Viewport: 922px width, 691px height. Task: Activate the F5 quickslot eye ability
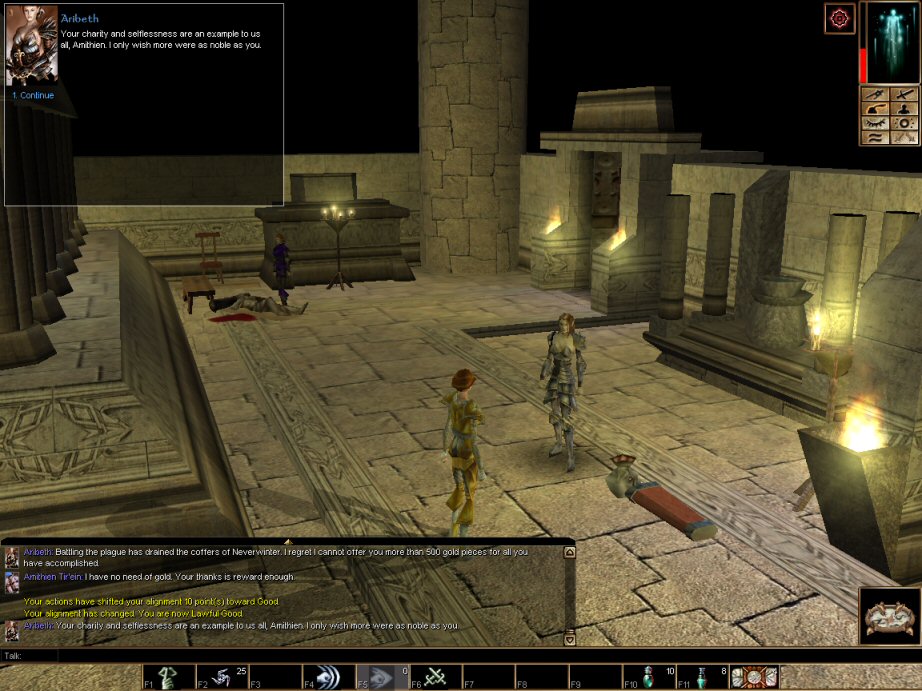coord(383,677)
